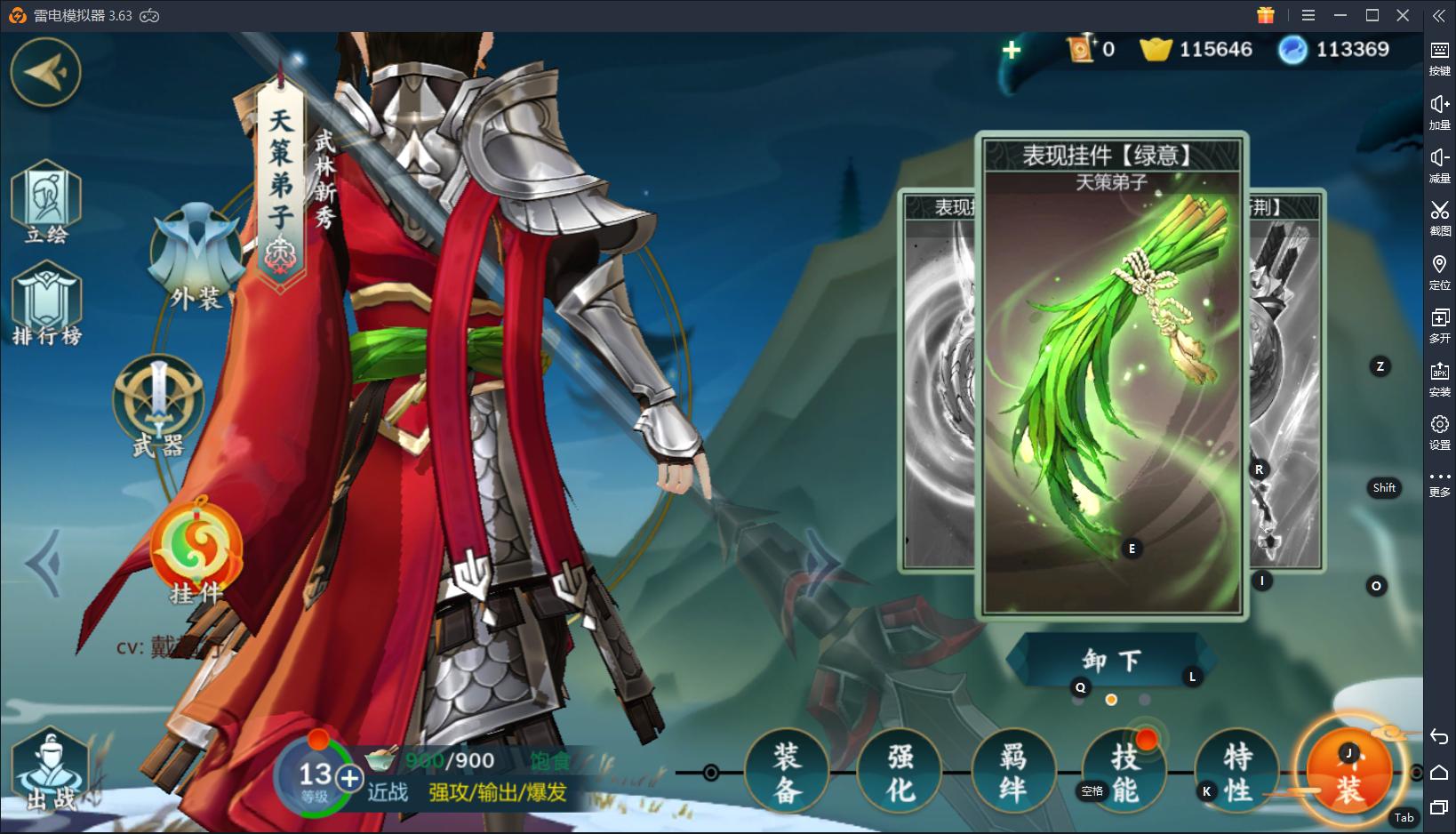
Task: Switch to the 技能 skills tab
Action: [x=1124, y=773]
